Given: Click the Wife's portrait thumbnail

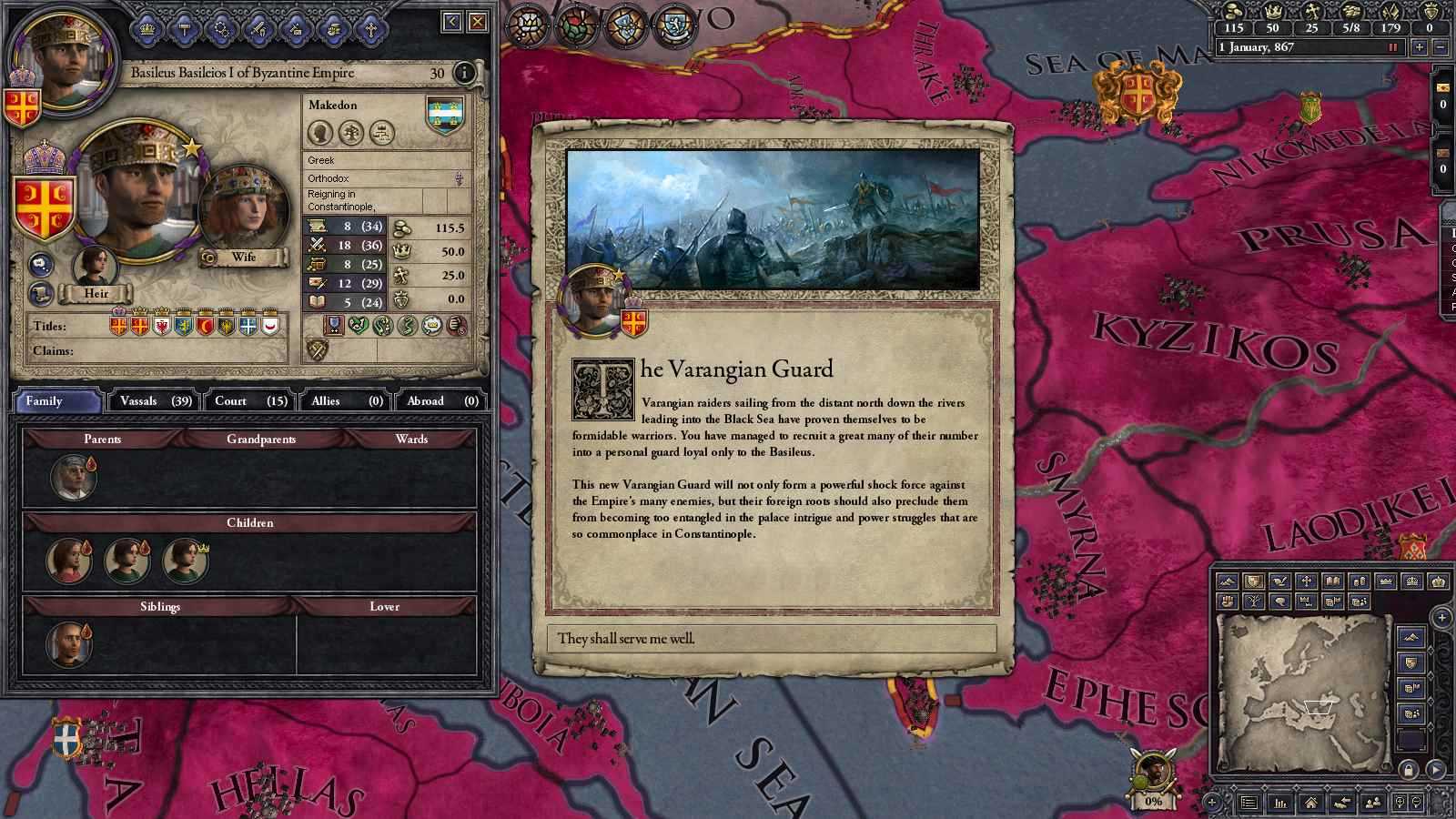Looking at the screenshot, I should tap(242, 205).
